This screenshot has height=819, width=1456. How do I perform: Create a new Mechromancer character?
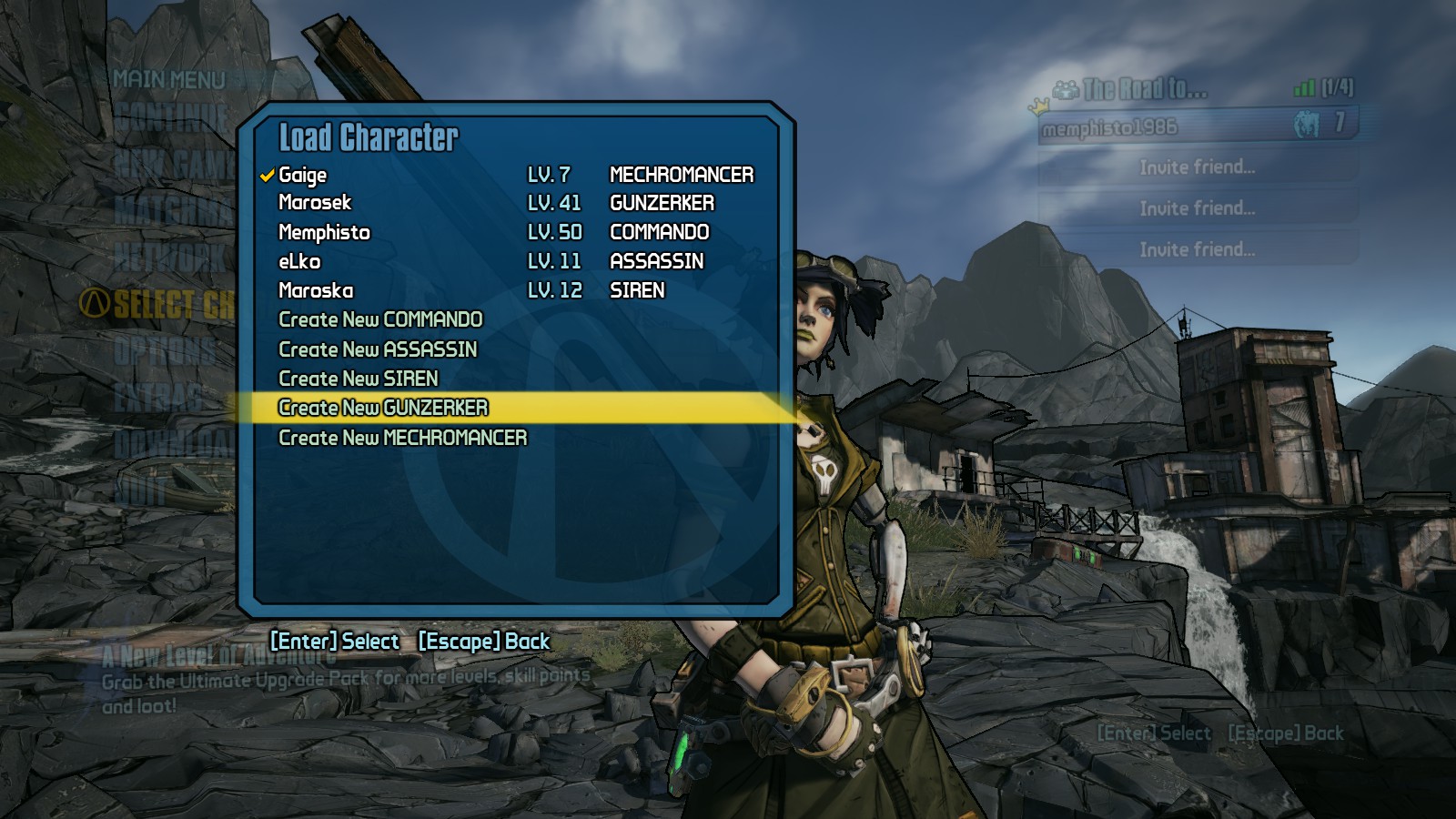(402, 438)
